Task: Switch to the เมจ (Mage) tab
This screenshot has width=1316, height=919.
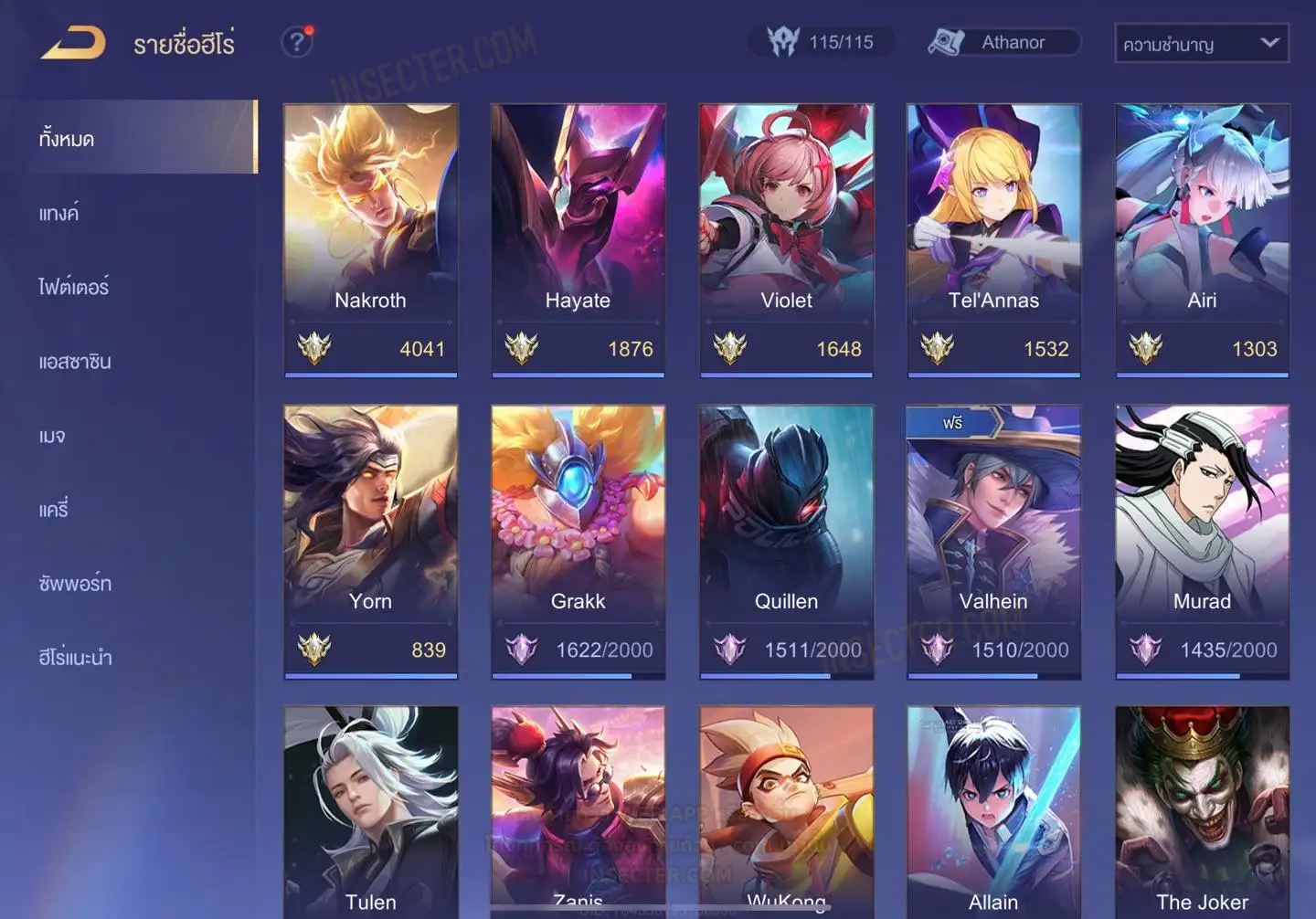Action: pyautogui.click(x=52, y=435)
